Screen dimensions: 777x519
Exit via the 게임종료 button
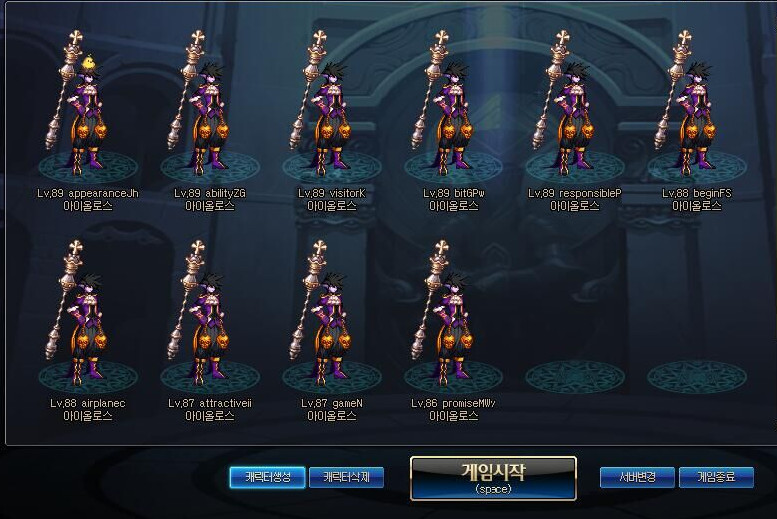coord(716,478)
